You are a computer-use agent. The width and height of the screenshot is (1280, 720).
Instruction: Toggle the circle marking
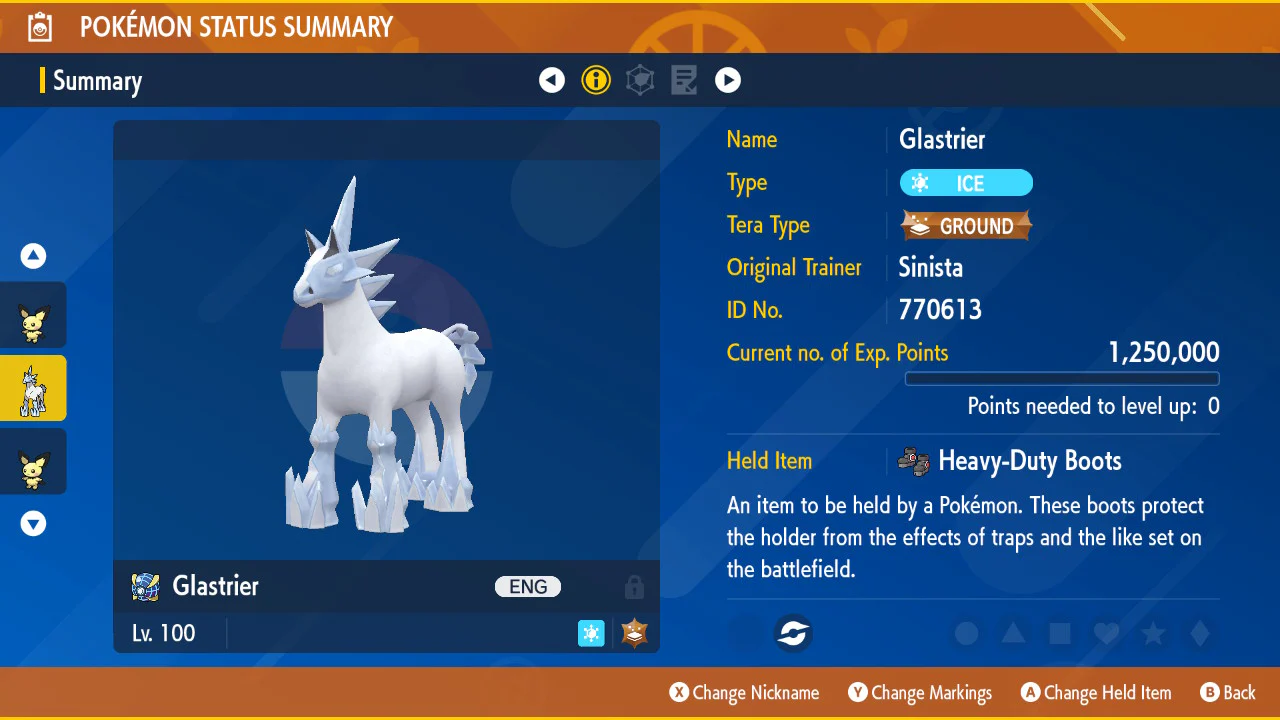click(966, 633)
